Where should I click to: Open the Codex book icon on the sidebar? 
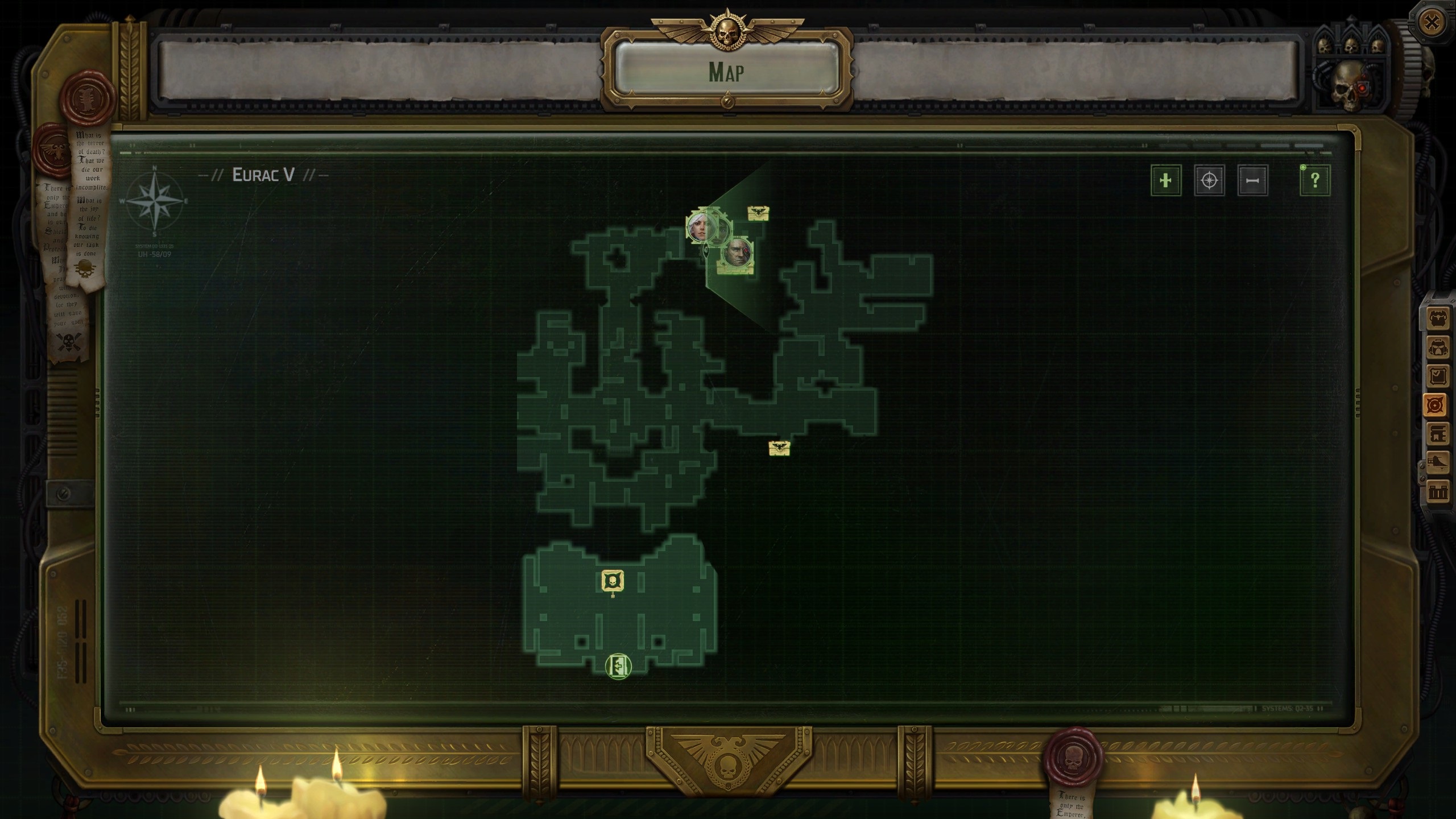(x=1437, y=435)
